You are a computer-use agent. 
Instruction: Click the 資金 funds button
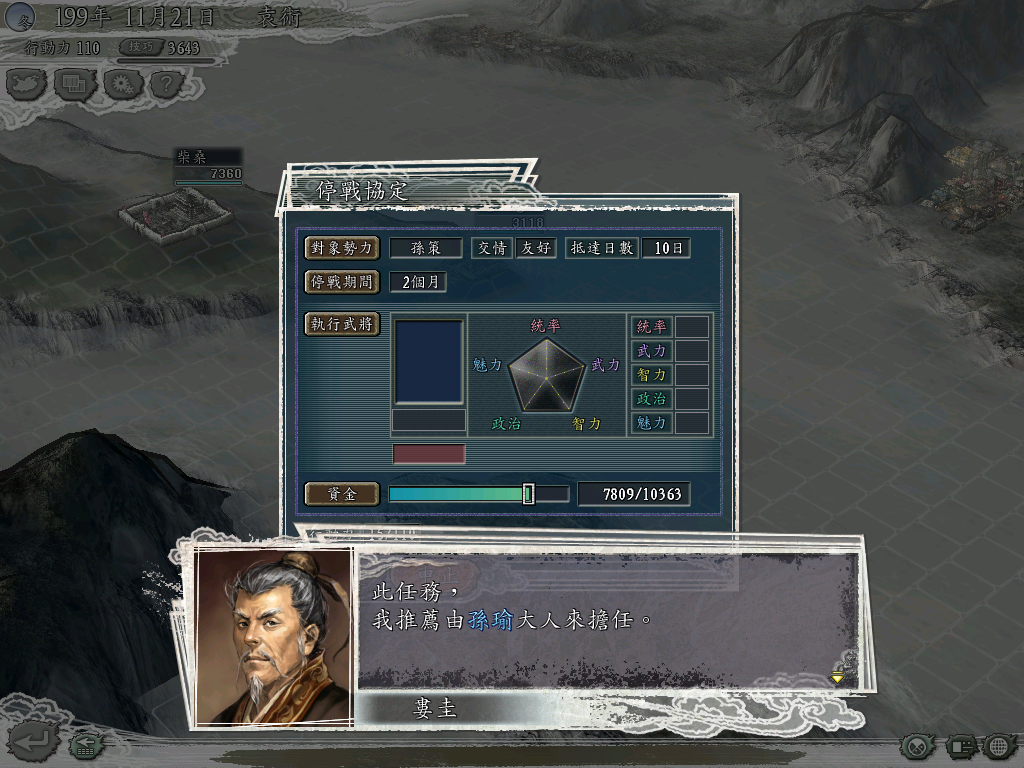[x=342, y=494]
